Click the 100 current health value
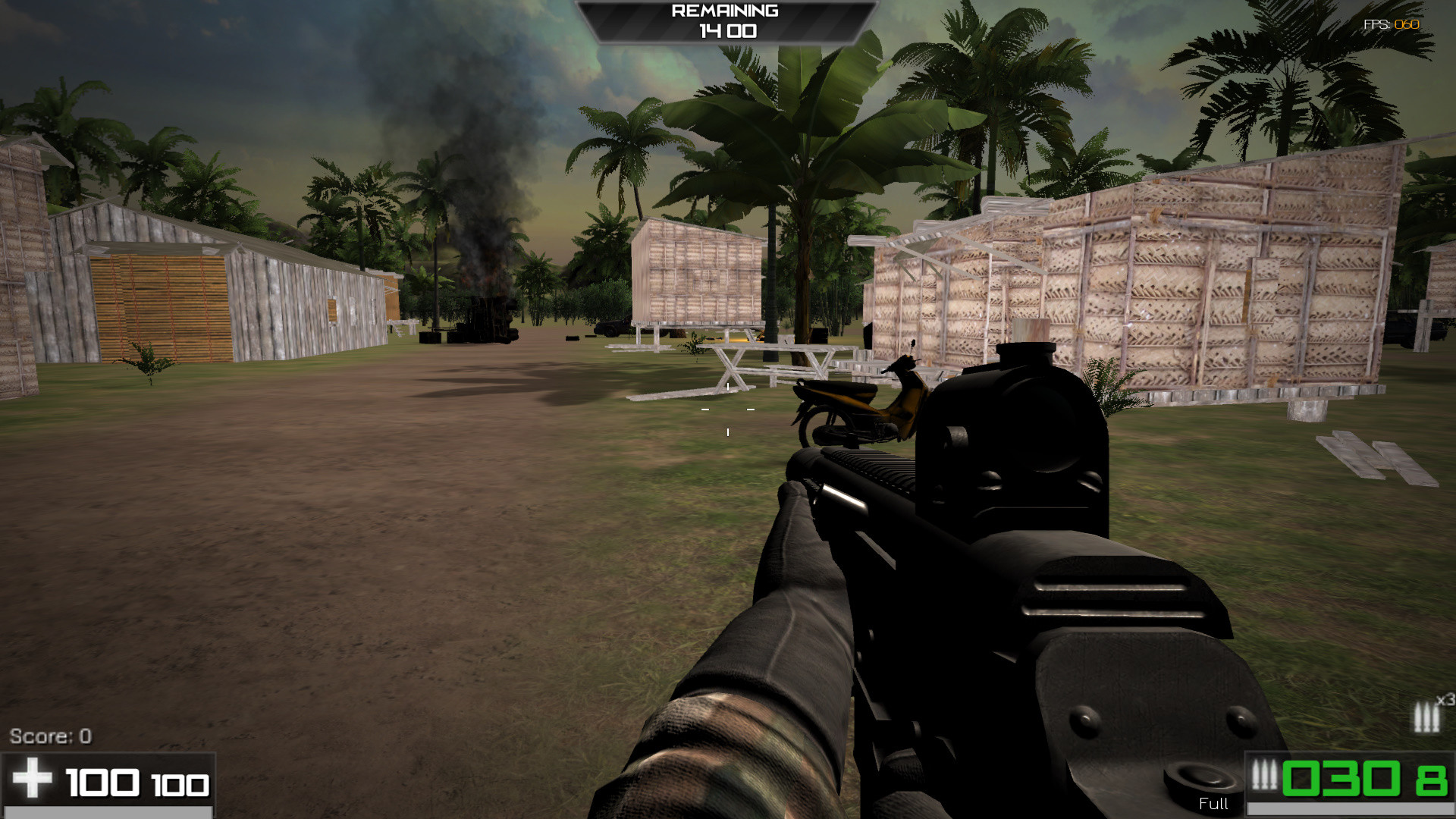 (x=102, y=780)
